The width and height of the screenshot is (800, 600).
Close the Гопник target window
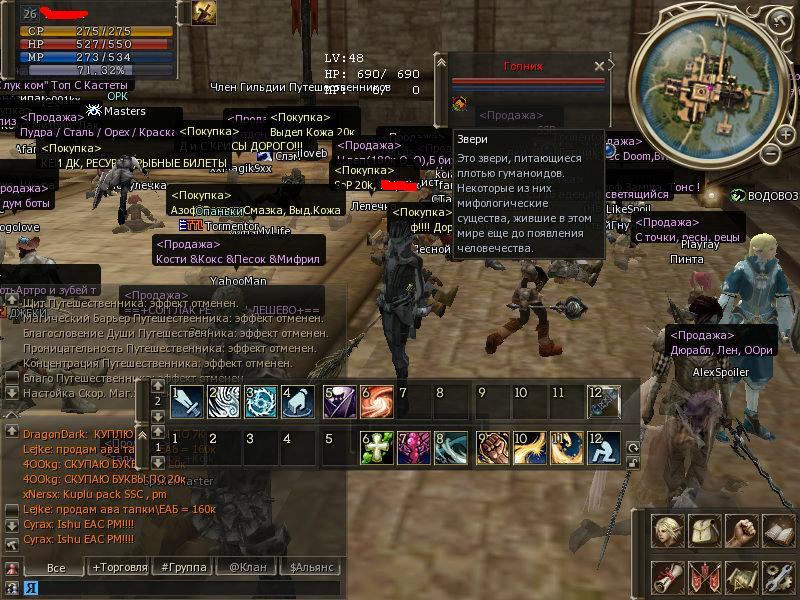599,66
